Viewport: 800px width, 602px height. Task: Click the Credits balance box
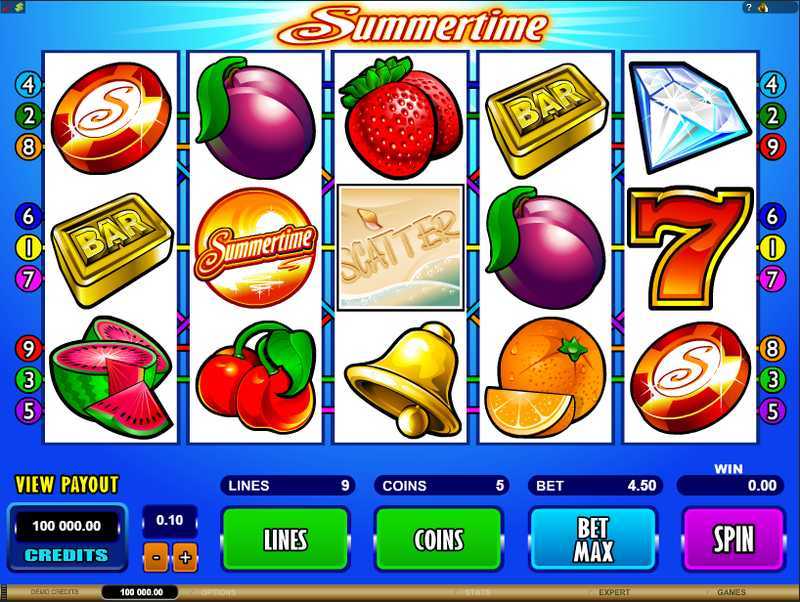[x=67, y=535]
